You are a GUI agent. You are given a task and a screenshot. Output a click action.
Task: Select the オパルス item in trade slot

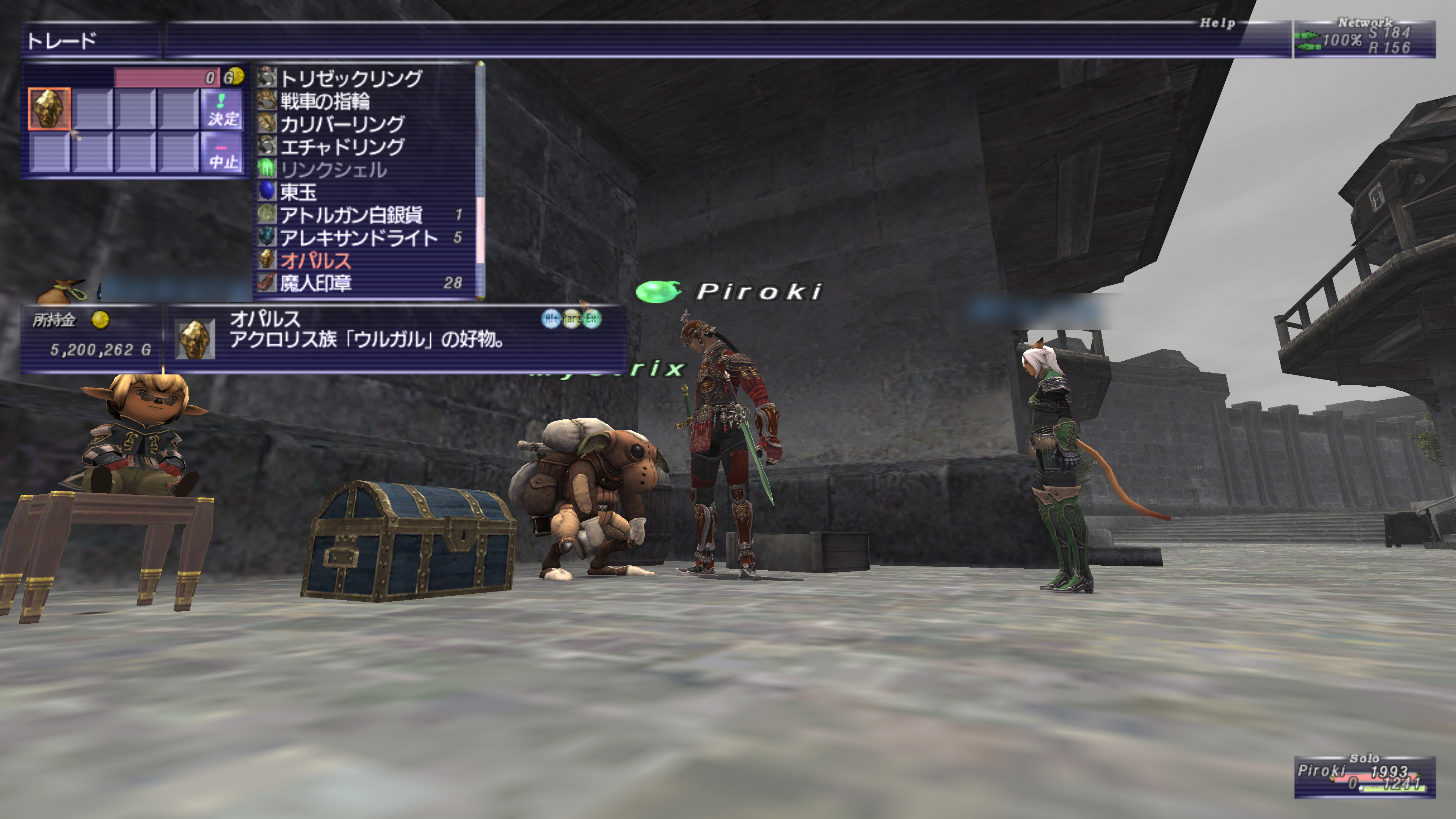(x=50, y=109)
